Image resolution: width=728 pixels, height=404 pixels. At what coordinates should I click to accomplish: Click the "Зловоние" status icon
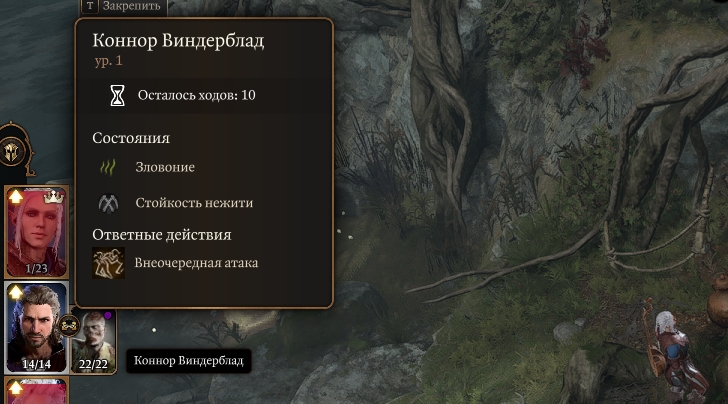tap(108, 167)
